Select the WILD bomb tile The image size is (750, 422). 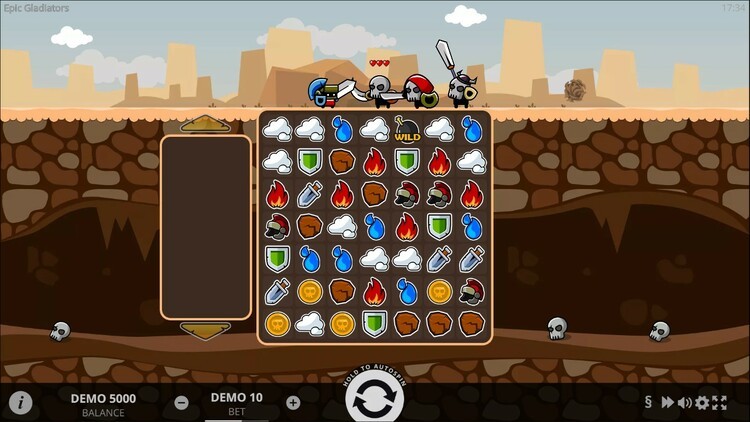(x=407, y=128)
